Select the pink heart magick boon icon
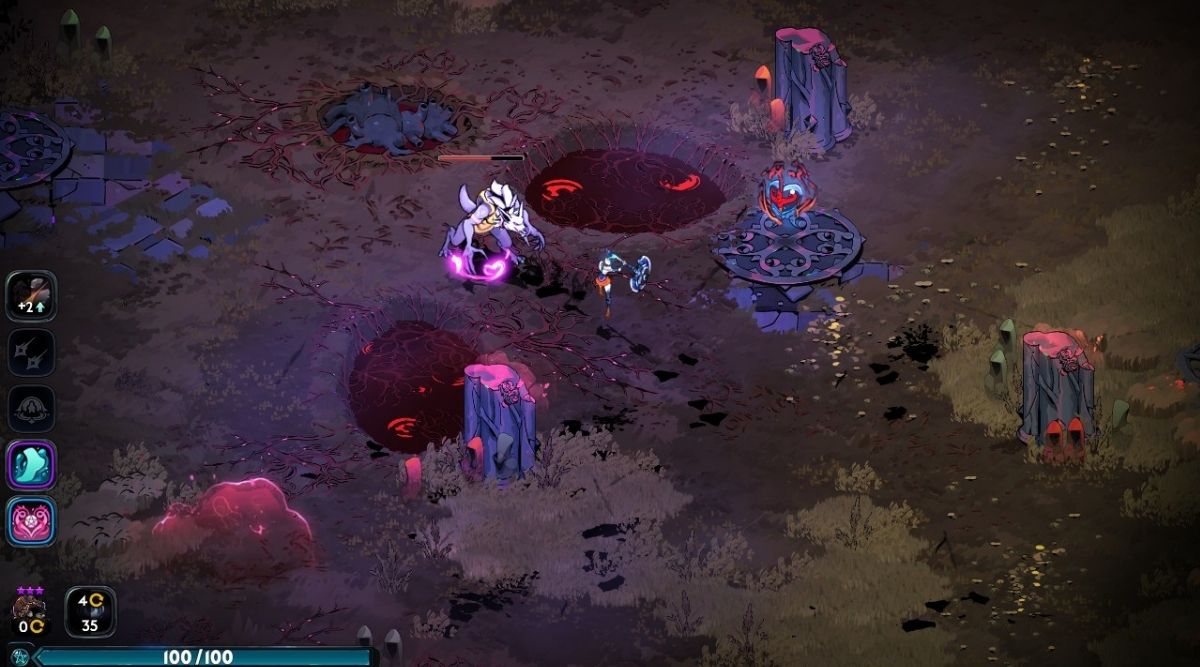The image size is (1200, 667). 31,521
